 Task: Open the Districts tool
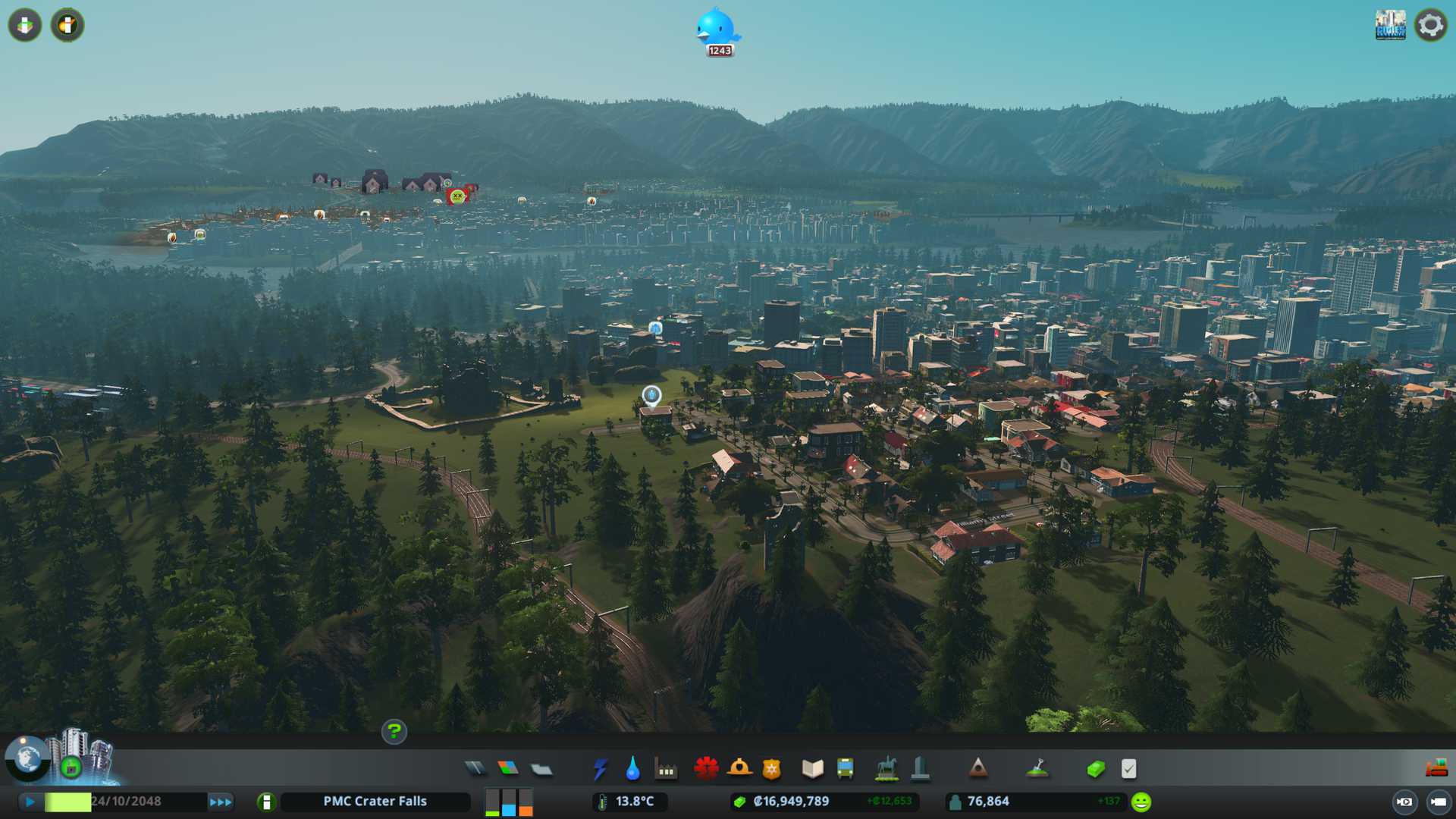tap(541, 770)
